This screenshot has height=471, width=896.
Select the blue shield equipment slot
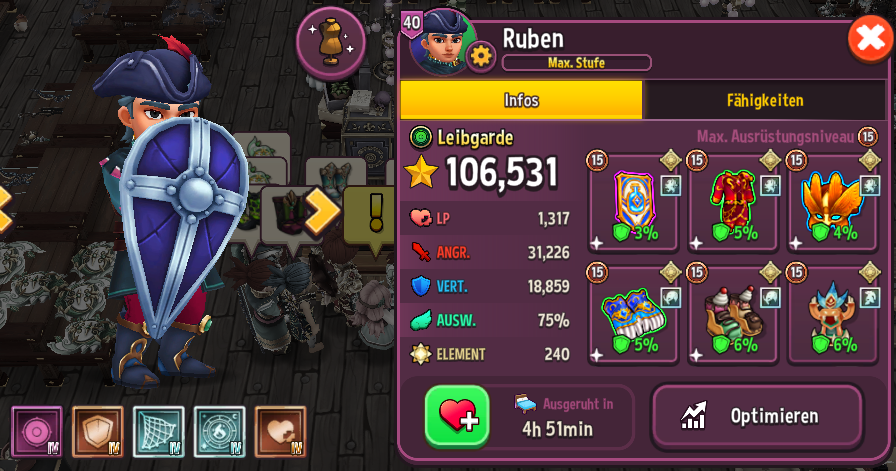click(633, 205)
